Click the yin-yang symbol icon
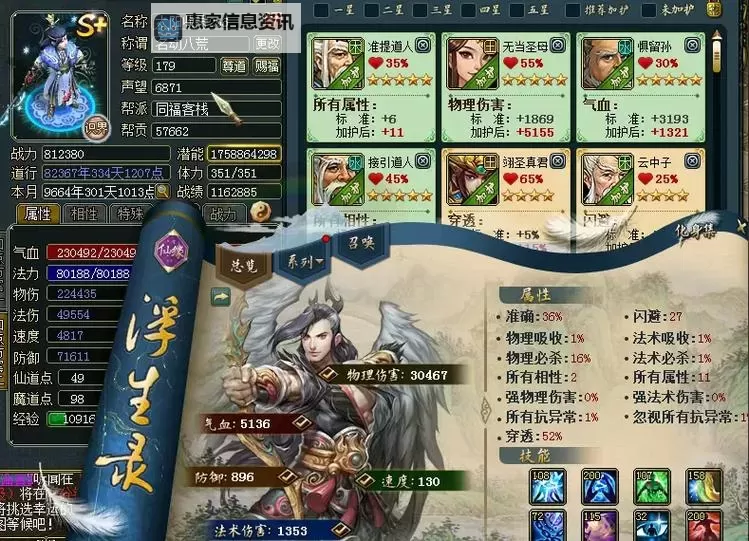Viewport: 749px width, 541px height. (260, 211)
